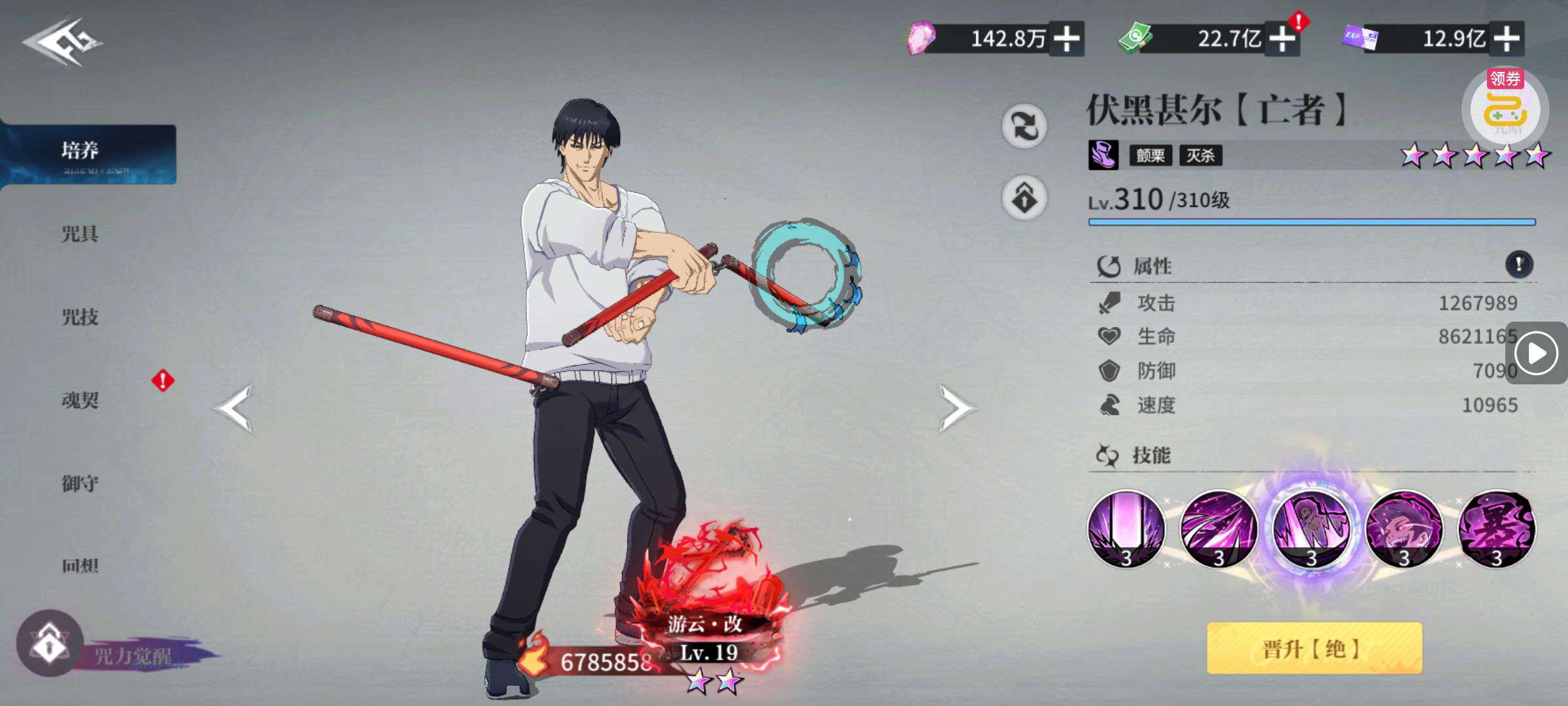Go back using the top-left arrow logo

pos(62,42)
